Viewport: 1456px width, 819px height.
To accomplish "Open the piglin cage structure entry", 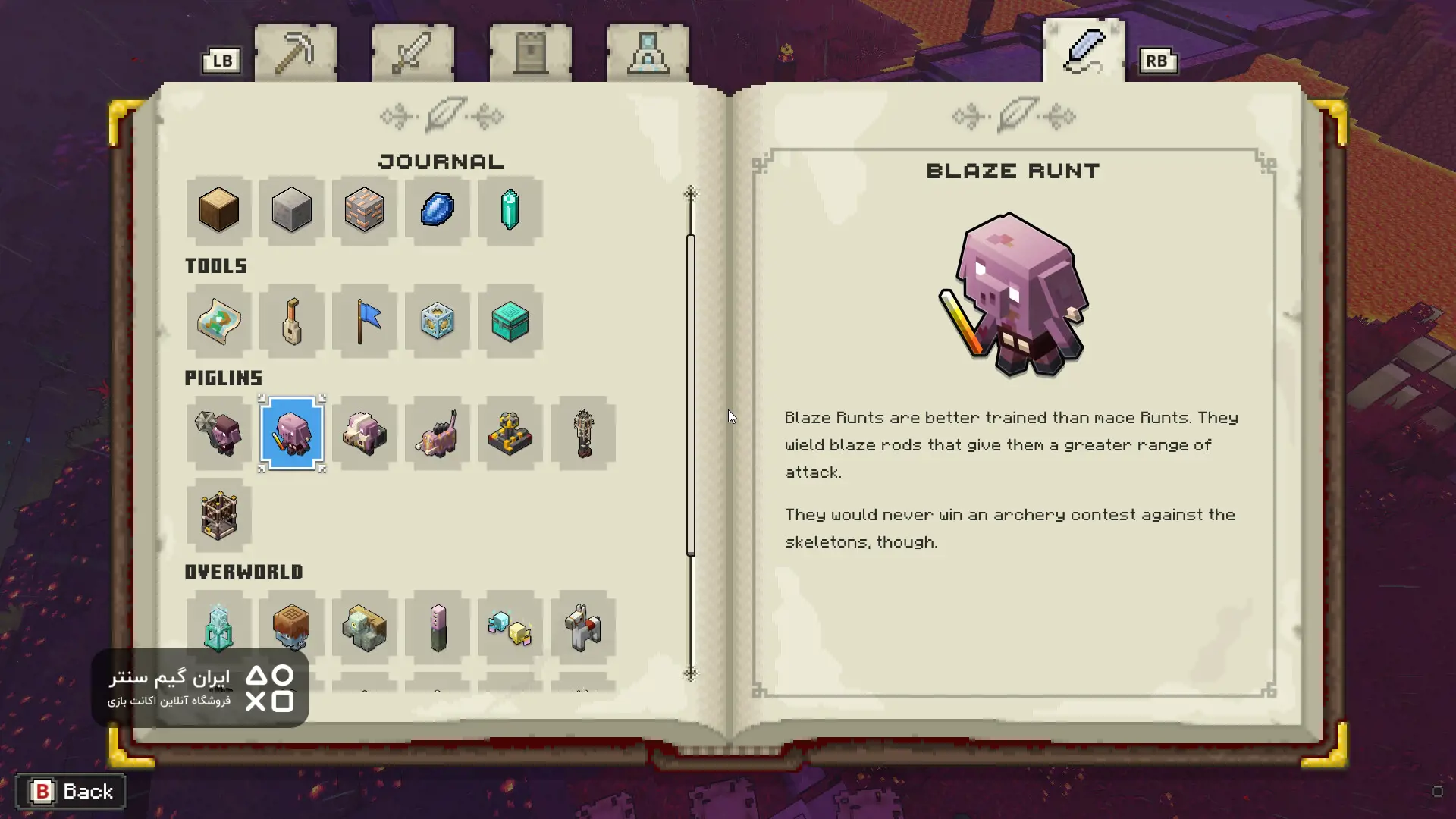I will tap(218, 516).
